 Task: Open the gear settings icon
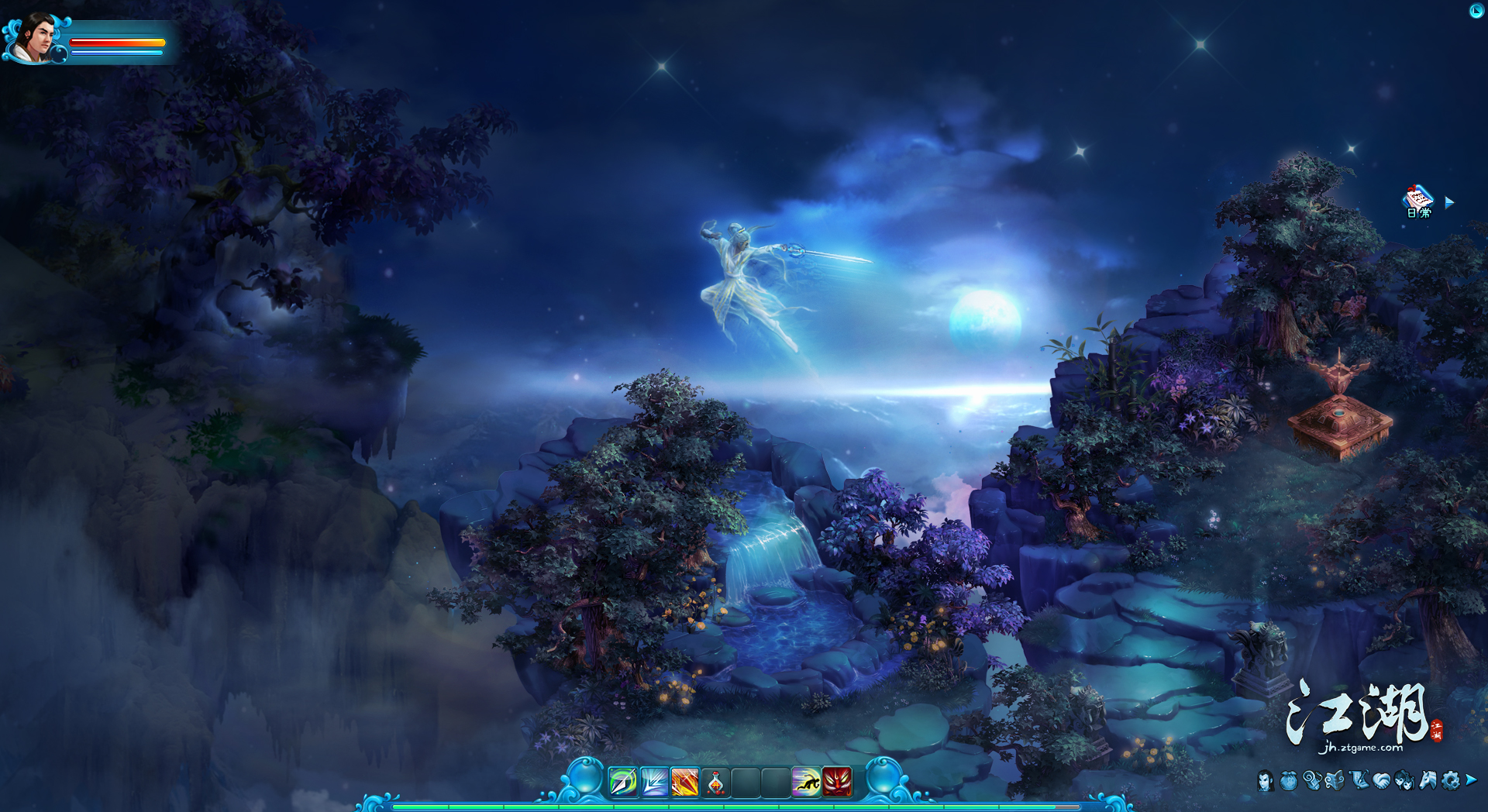1451,780
